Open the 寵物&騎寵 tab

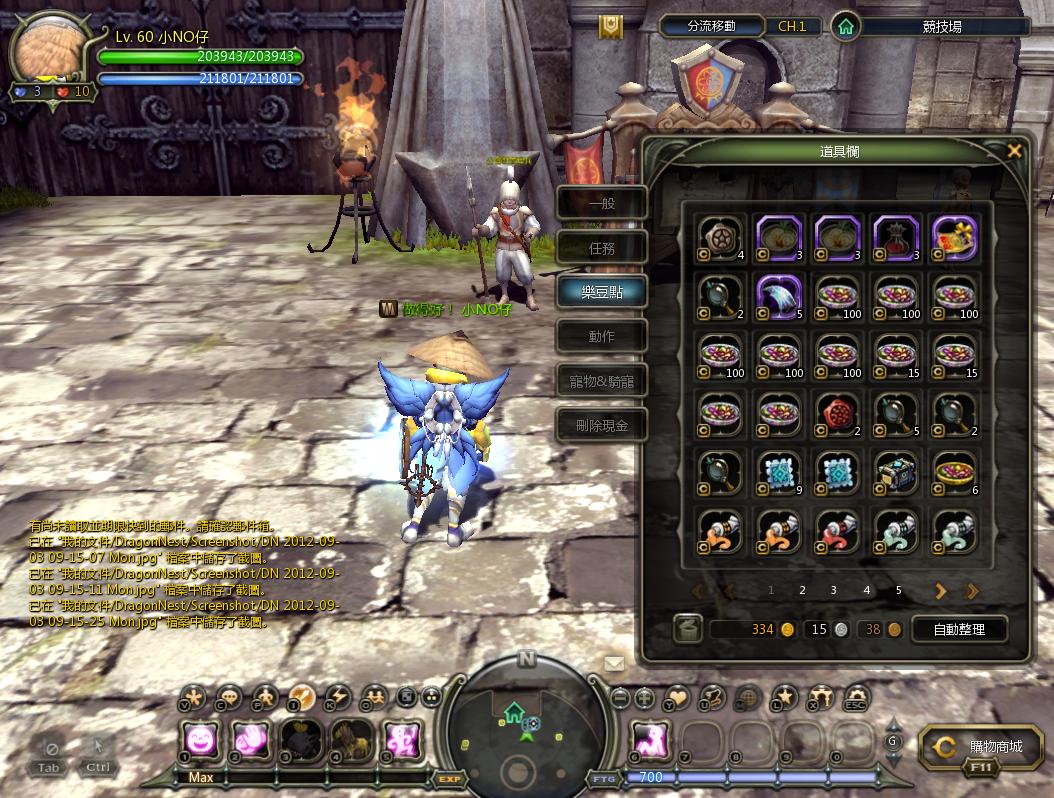602,381
